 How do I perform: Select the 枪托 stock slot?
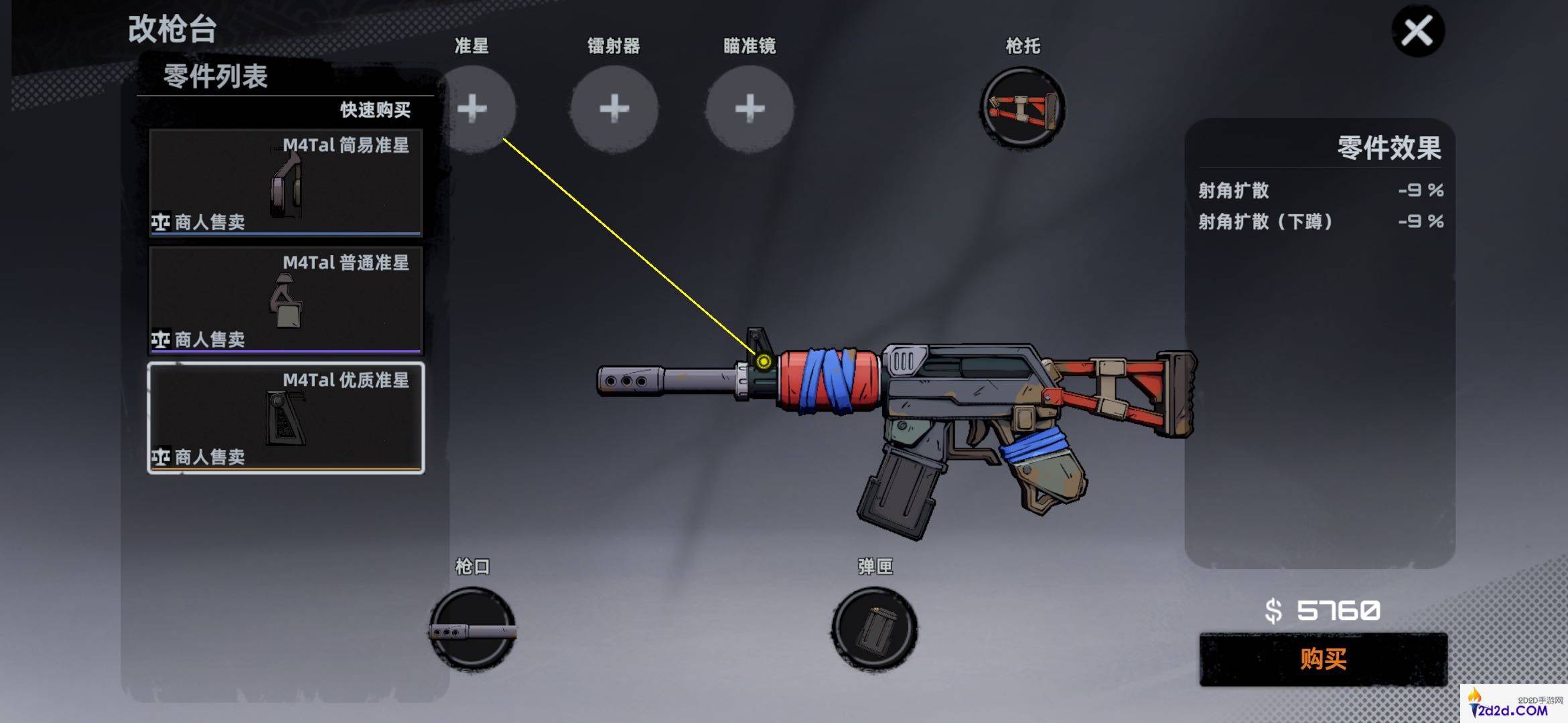(x=1022, y=108)
